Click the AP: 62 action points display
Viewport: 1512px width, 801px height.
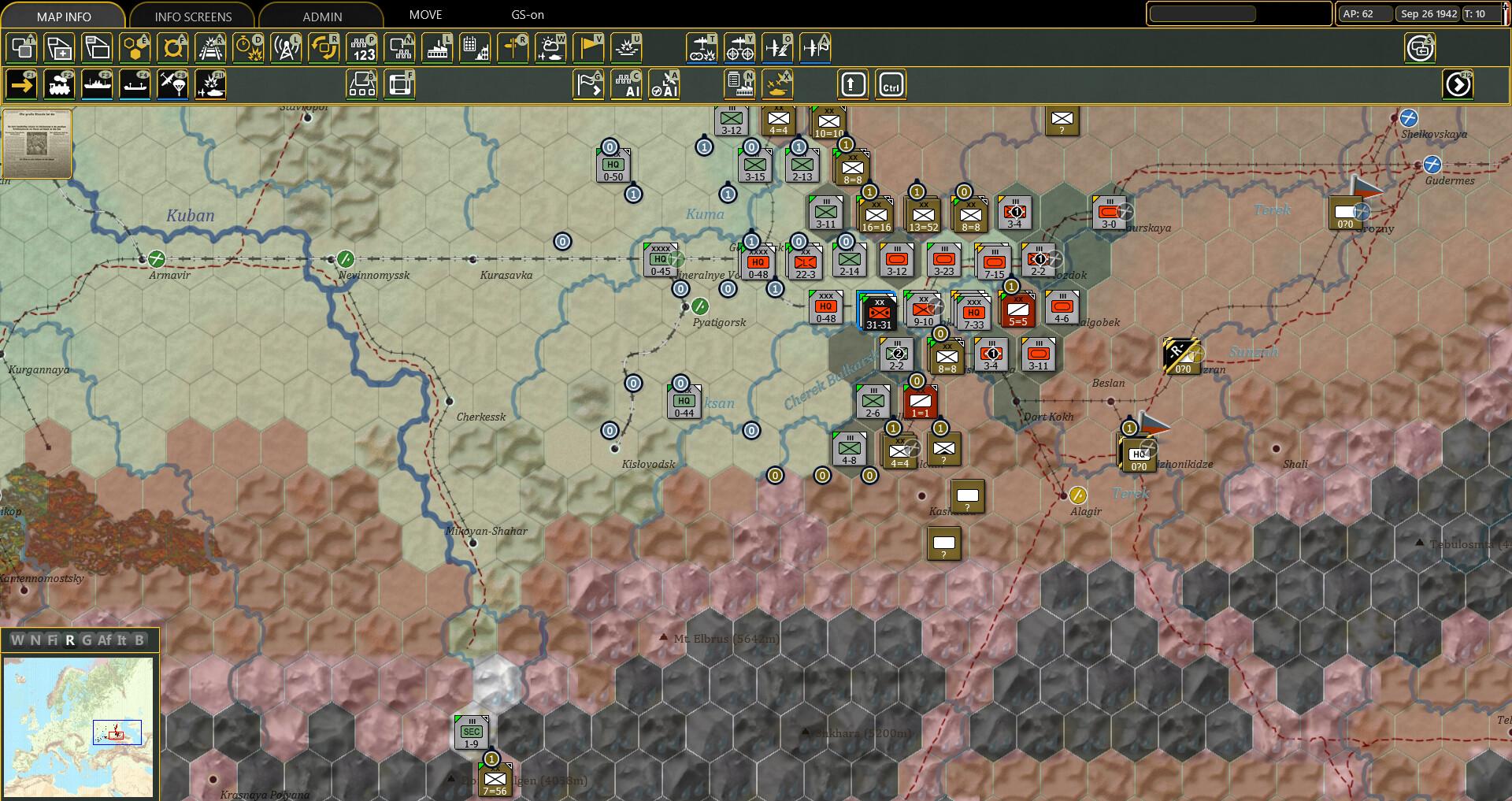click(1362, 13)
